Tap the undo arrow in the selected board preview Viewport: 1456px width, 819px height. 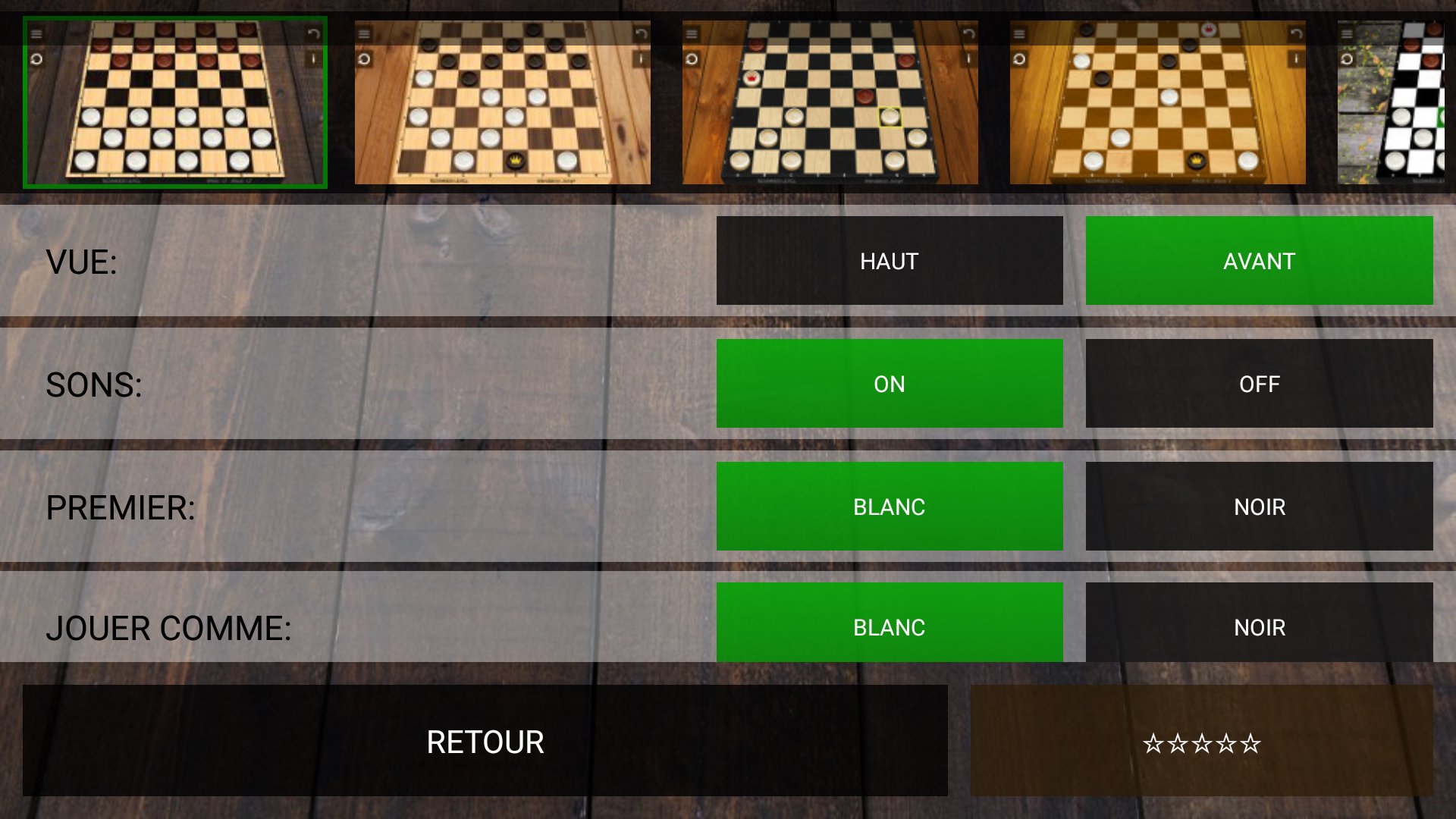tap(313, 33)
